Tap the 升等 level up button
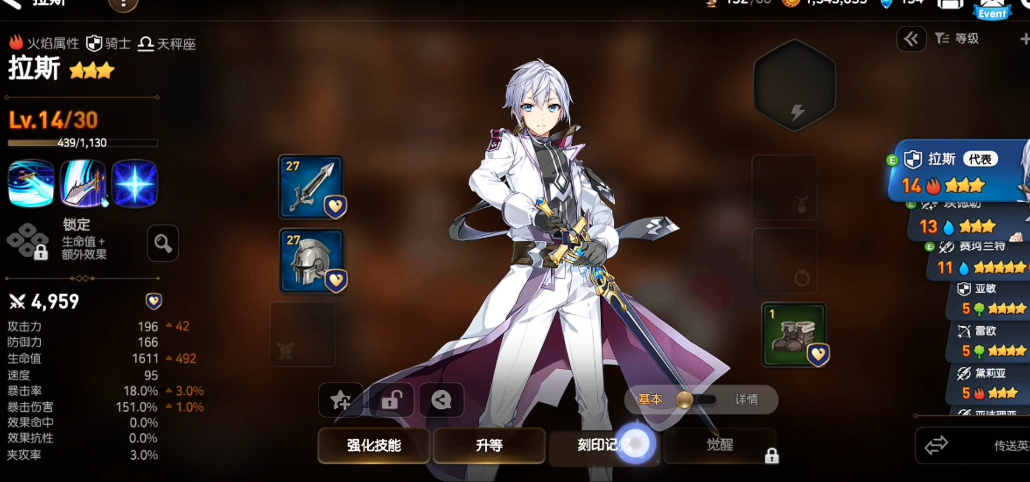This screenshot has width=1030, height=482. coord(488,445)
